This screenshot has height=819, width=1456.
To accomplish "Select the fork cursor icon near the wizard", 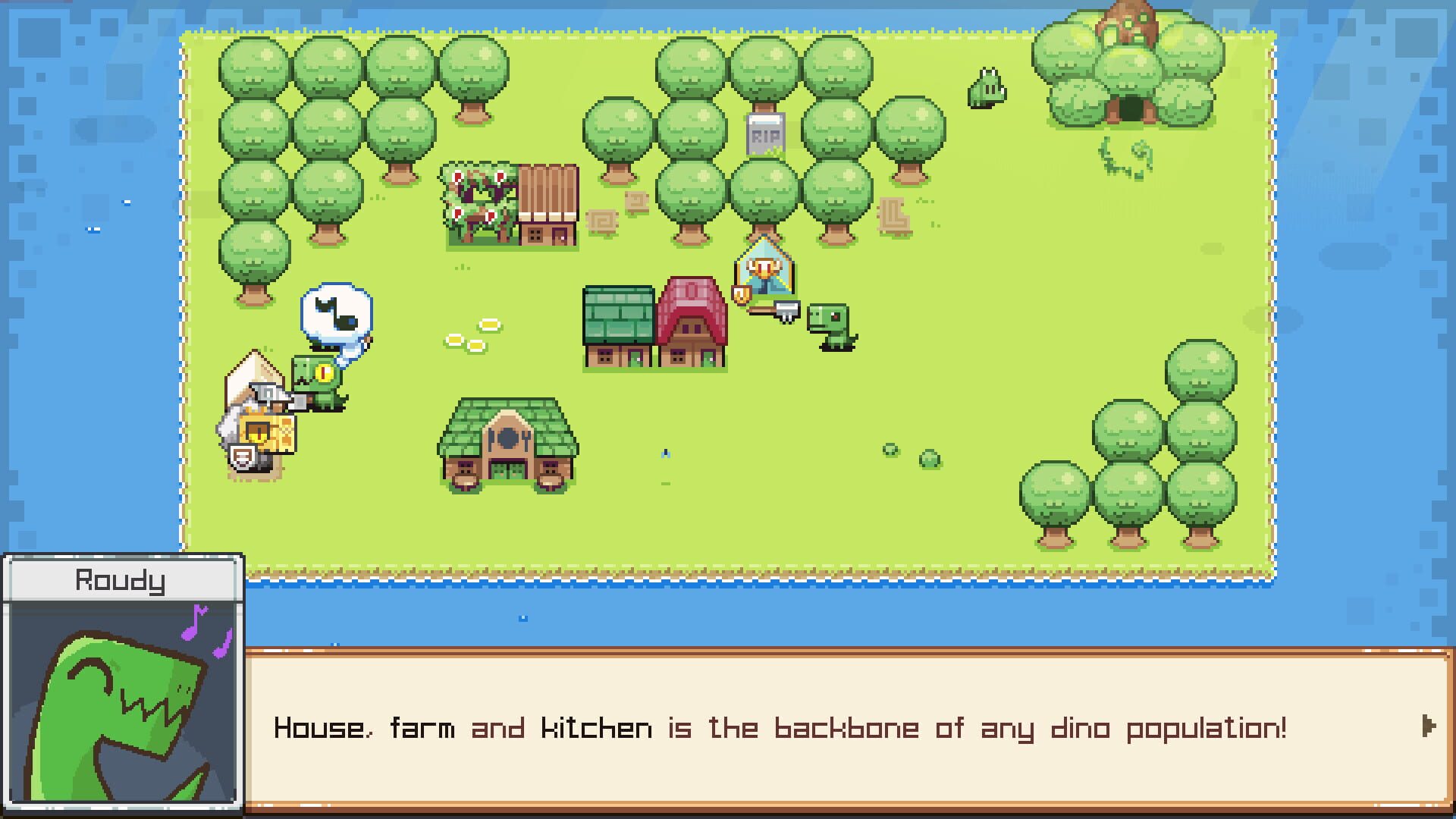I will [787, 311].
